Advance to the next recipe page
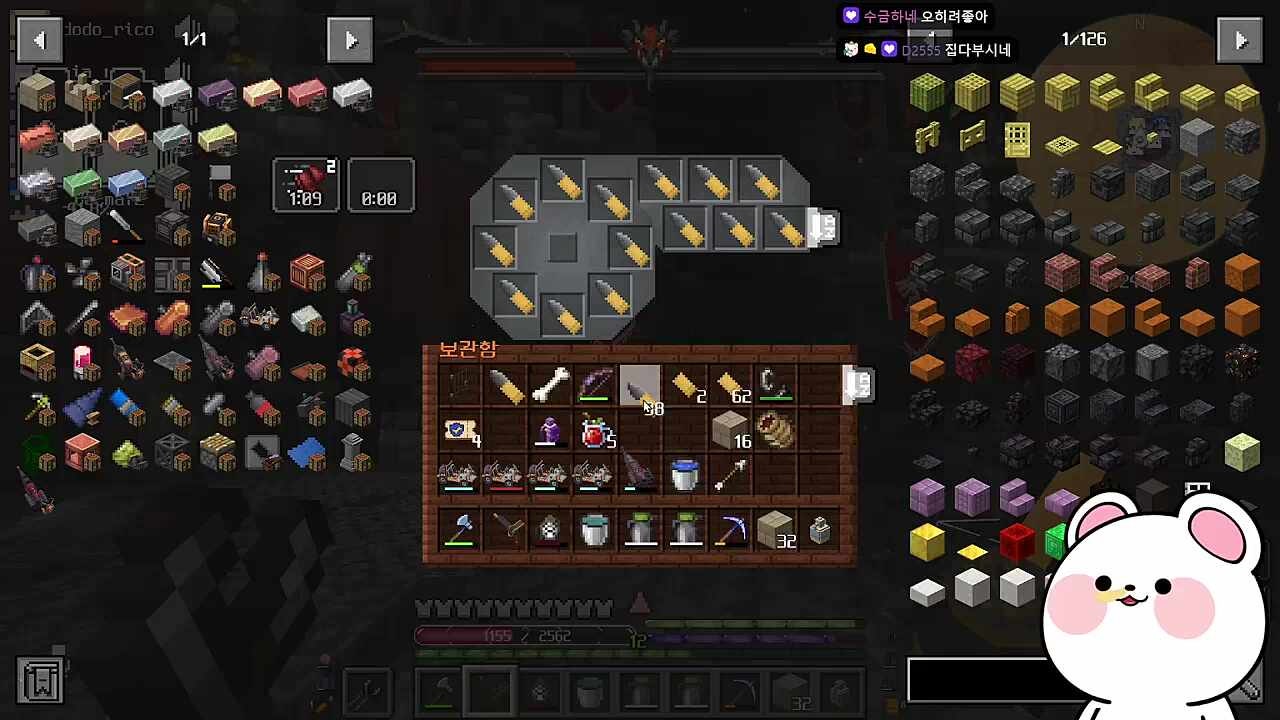The image size is (1280, 720). 350,41
